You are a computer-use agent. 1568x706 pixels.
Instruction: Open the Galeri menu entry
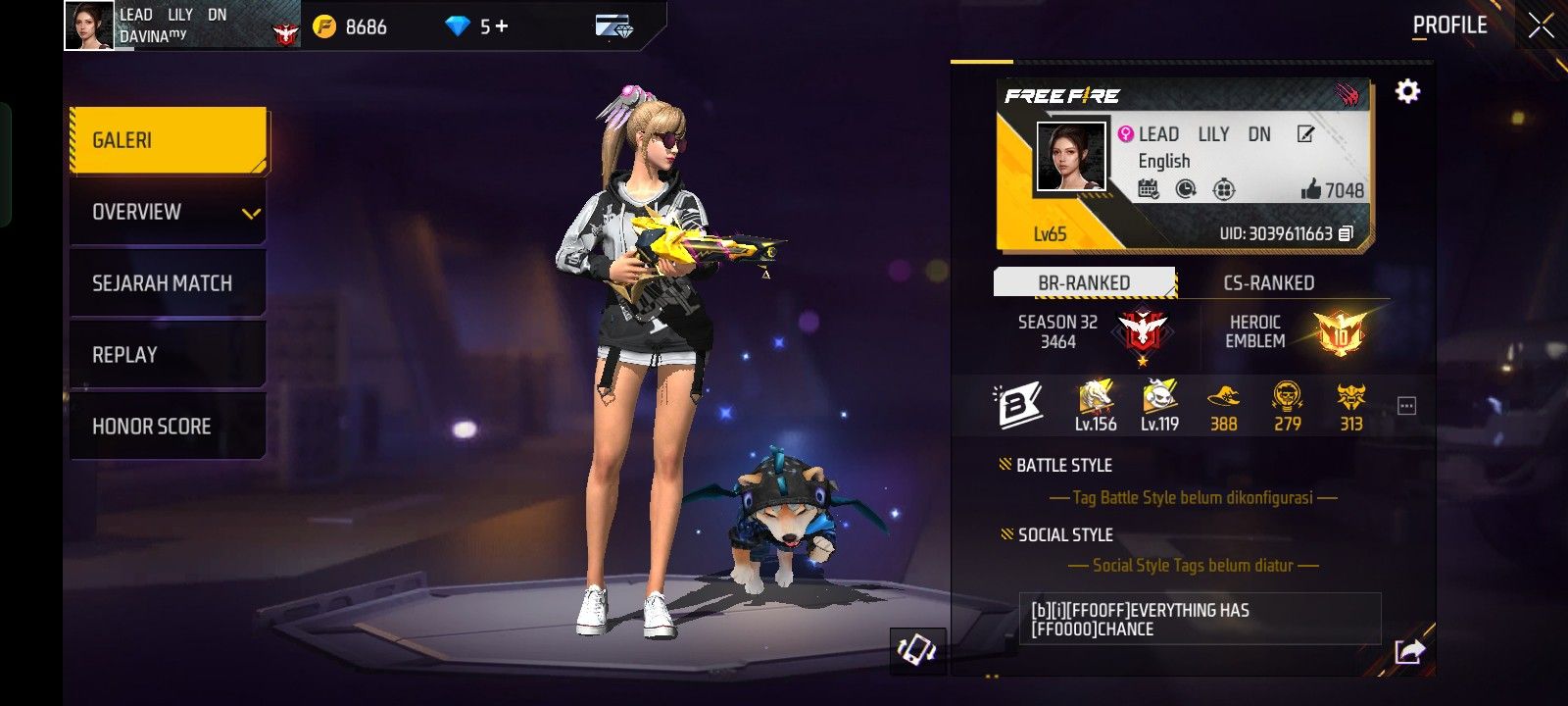(x=168, y=140)
